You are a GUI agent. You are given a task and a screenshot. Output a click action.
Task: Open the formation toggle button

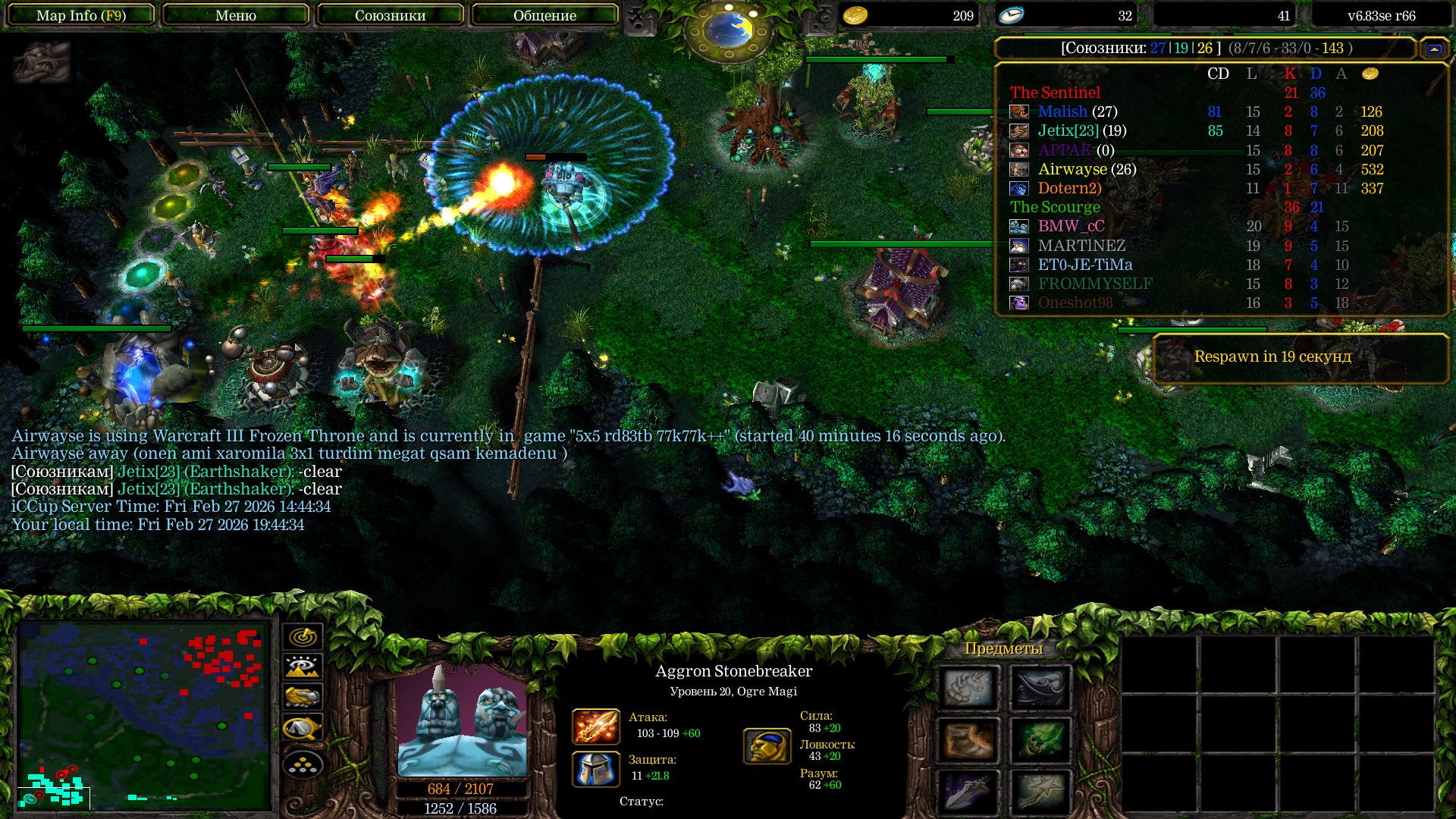(x=303, y=765)
